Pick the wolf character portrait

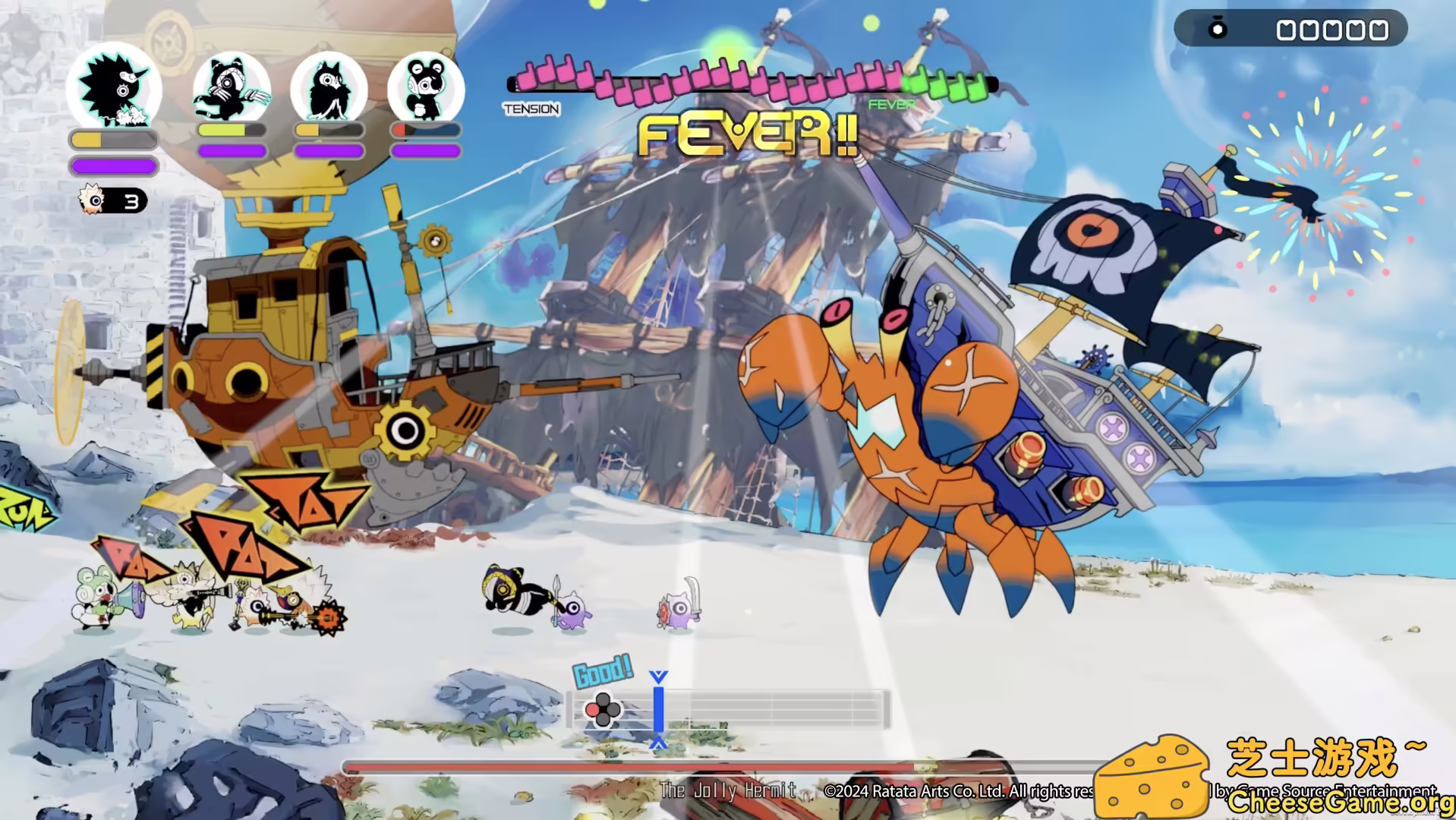coord(329,88)
